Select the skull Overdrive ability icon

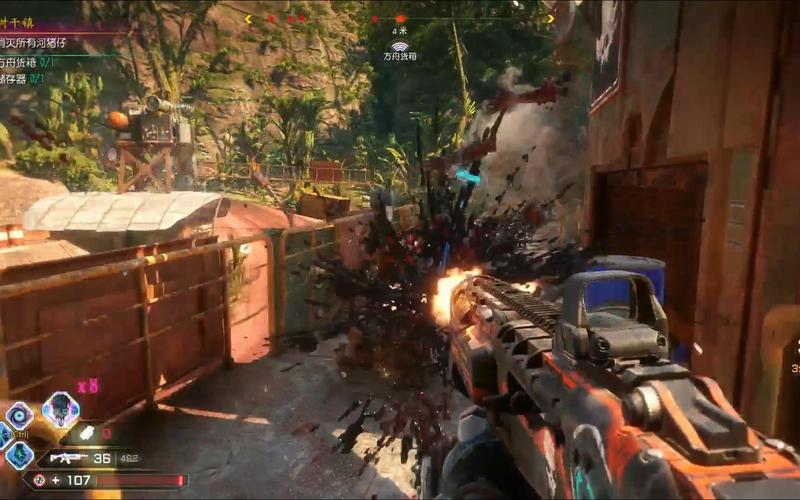(61, 410)
